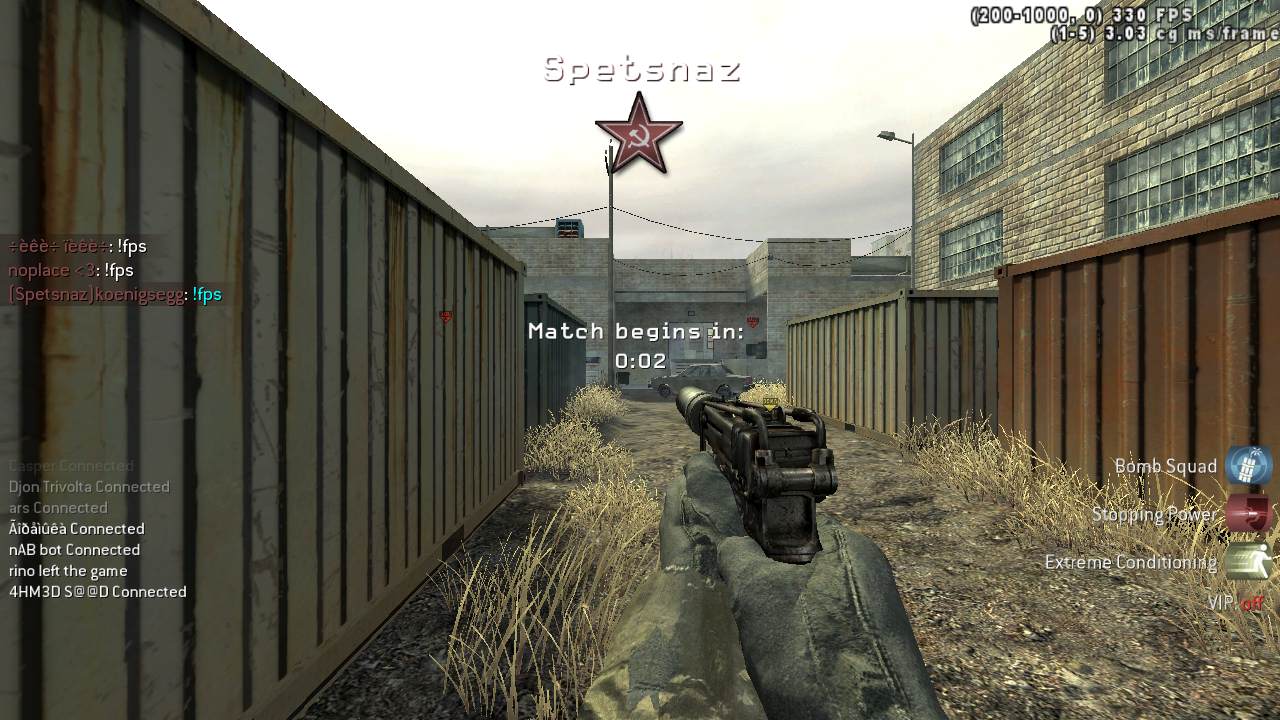Viewport: 1280px width, 720px height.
Task: Click koenigsegg's !fps chat message
Action: 115,295
